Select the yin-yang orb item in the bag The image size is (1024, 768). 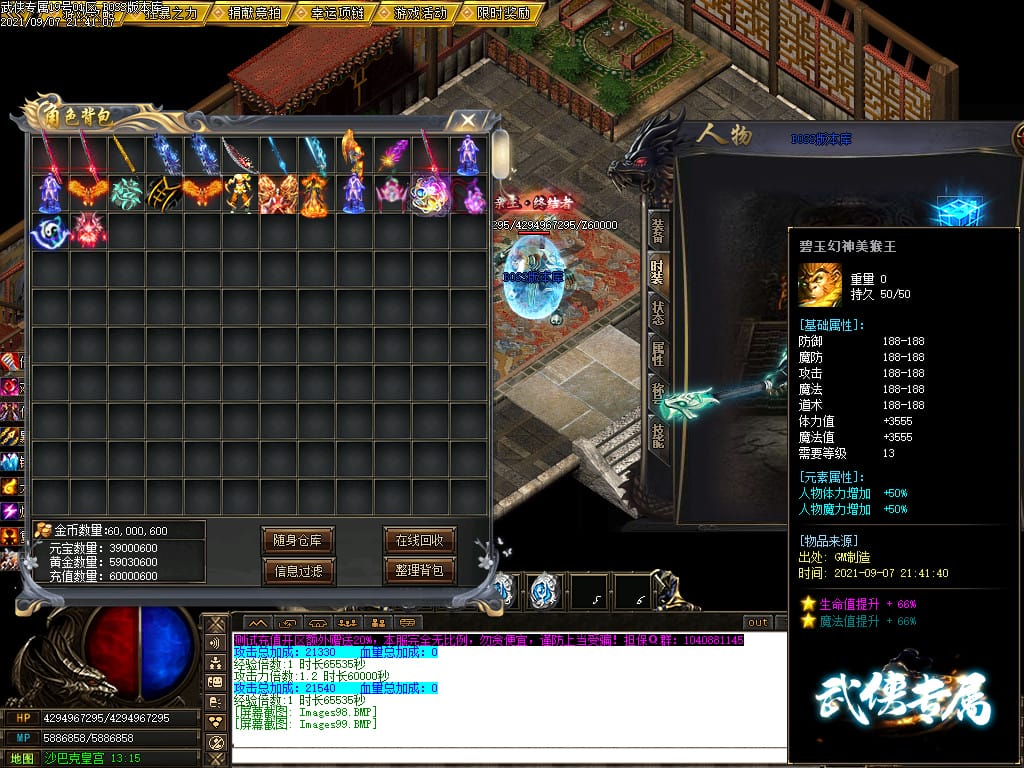tap(50, 232)
